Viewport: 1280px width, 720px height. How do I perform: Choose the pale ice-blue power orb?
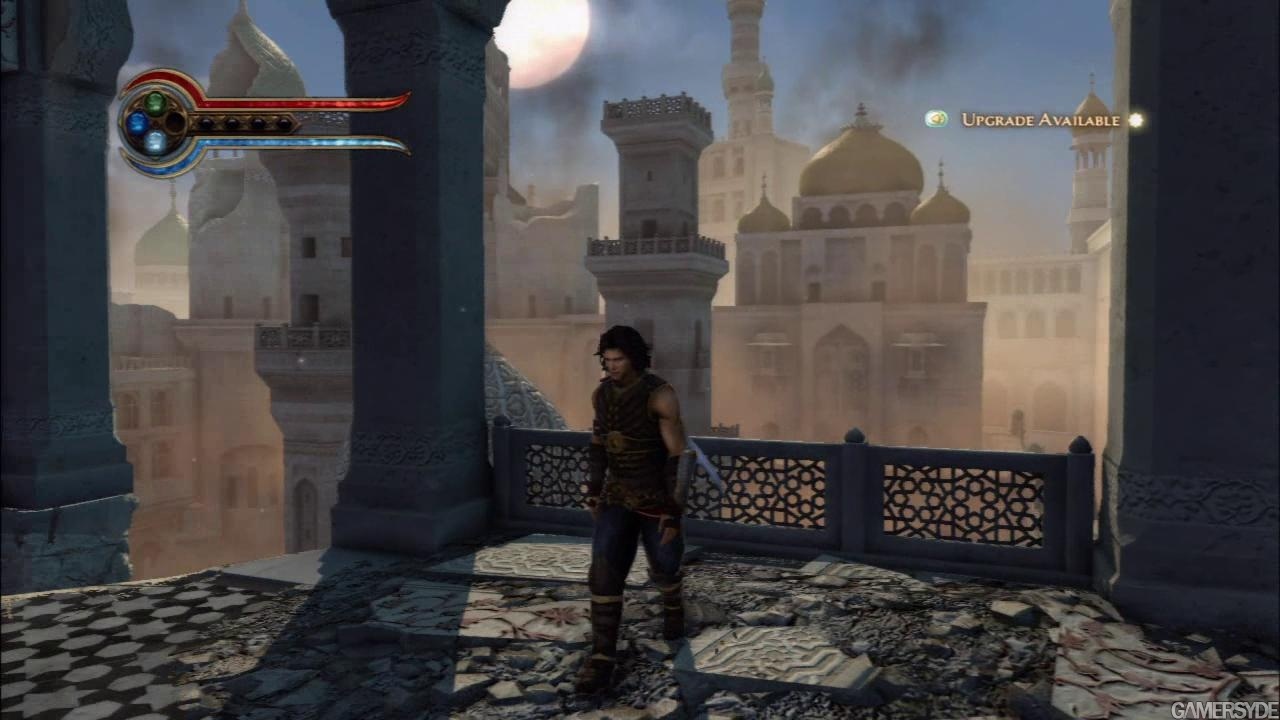coord(155,142)
